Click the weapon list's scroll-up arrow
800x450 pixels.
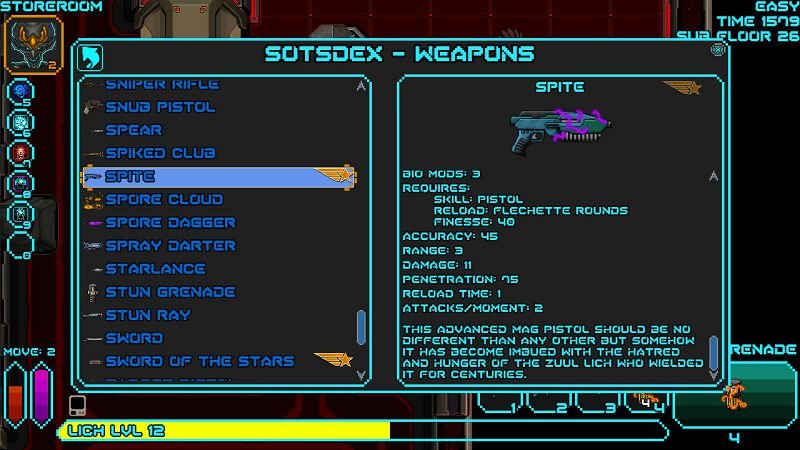tap(361, 87)
